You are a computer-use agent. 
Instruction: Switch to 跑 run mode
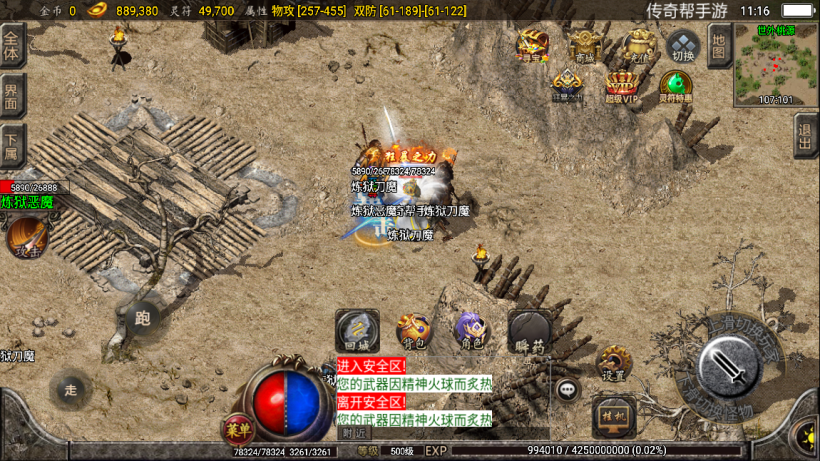click(x=142, y=318)
